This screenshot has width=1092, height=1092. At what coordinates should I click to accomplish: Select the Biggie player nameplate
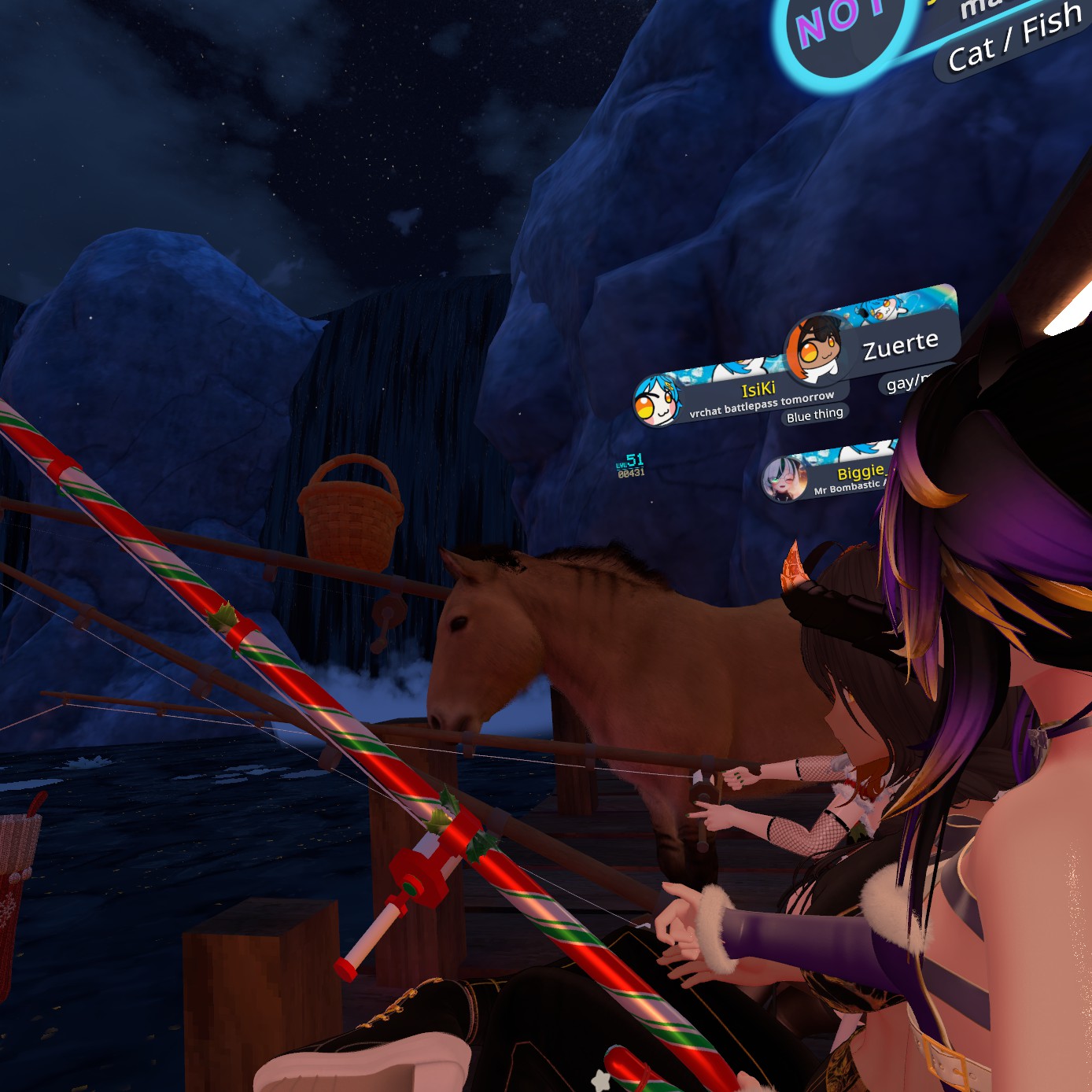click(x=860, y=473)
